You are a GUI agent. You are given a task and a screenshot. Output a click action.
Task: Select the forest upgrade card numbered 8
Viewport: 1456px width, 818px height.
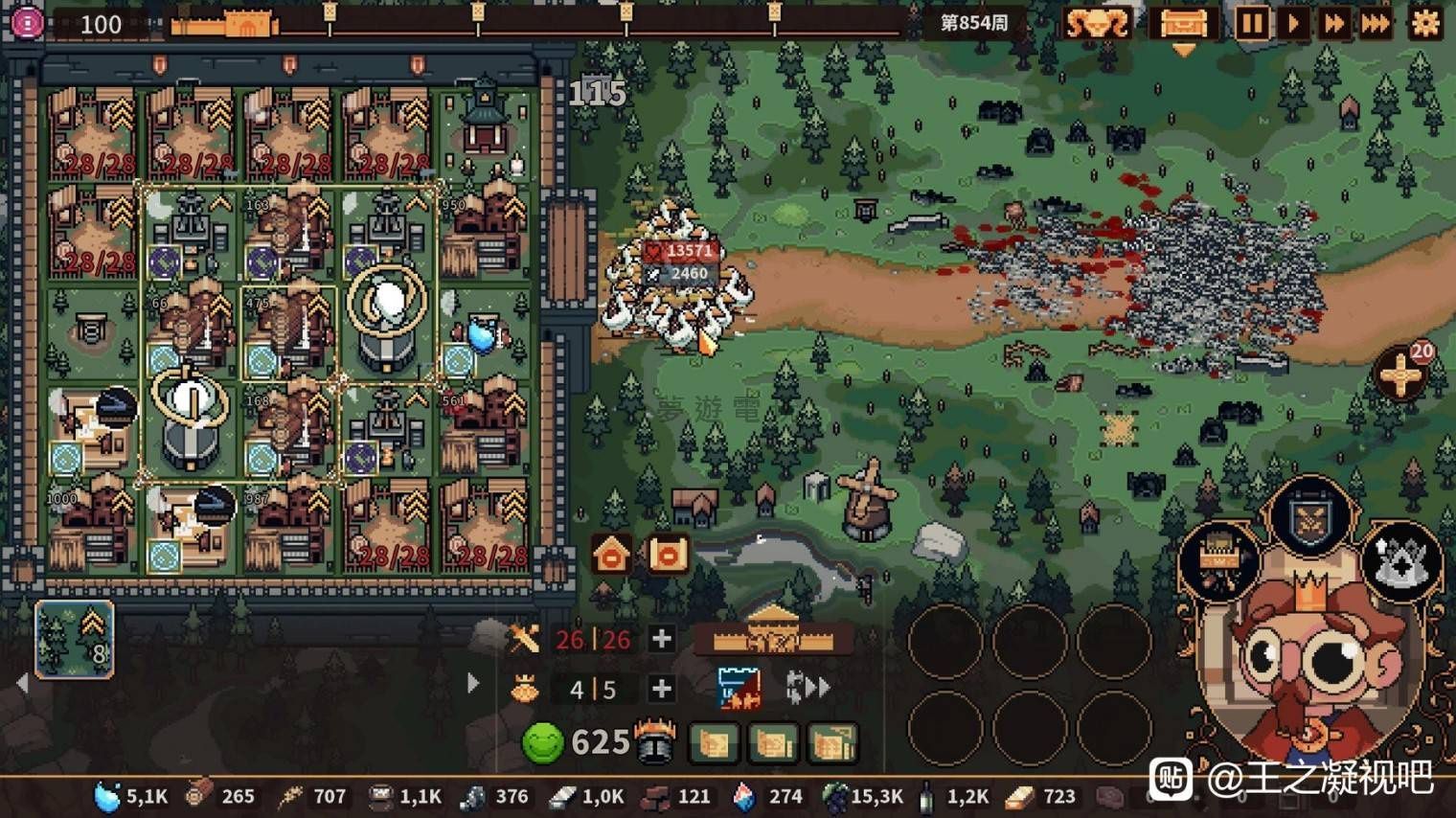75,639
